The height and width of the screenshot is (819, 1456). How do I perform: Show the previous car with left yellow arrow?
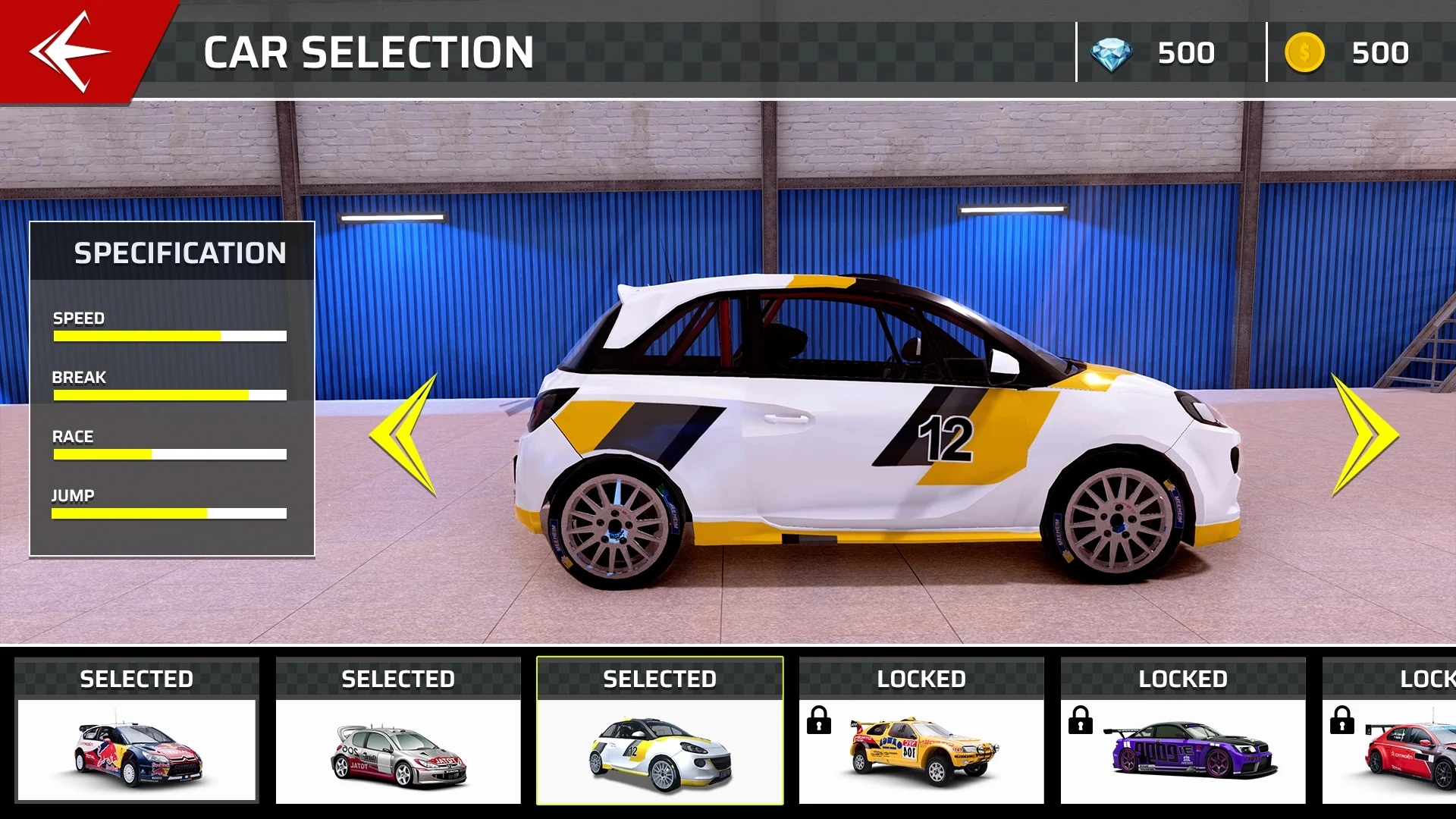[x=406, y=435]
